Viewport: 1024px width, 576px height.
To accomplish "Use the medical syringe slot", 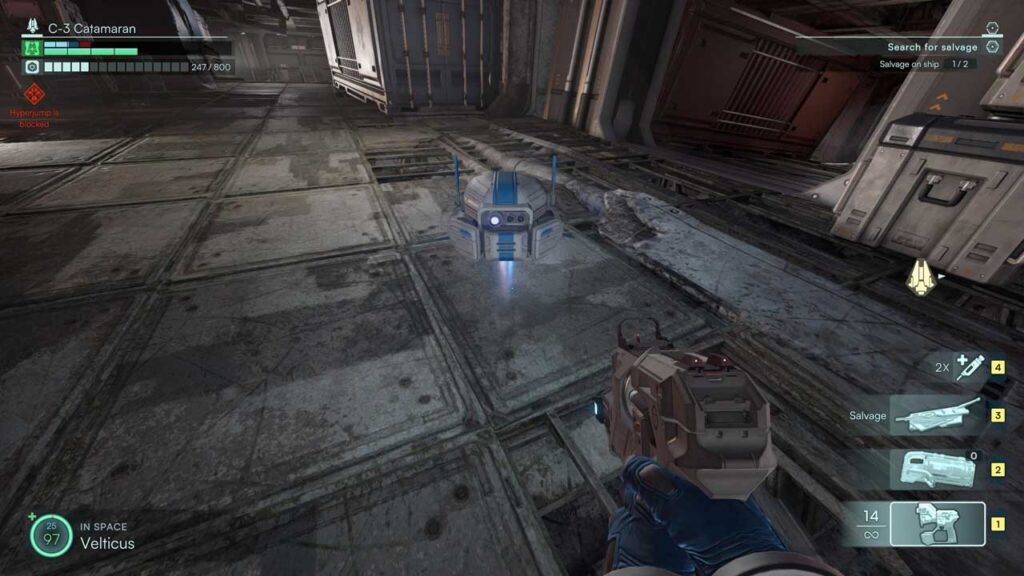I will (969, 366).
